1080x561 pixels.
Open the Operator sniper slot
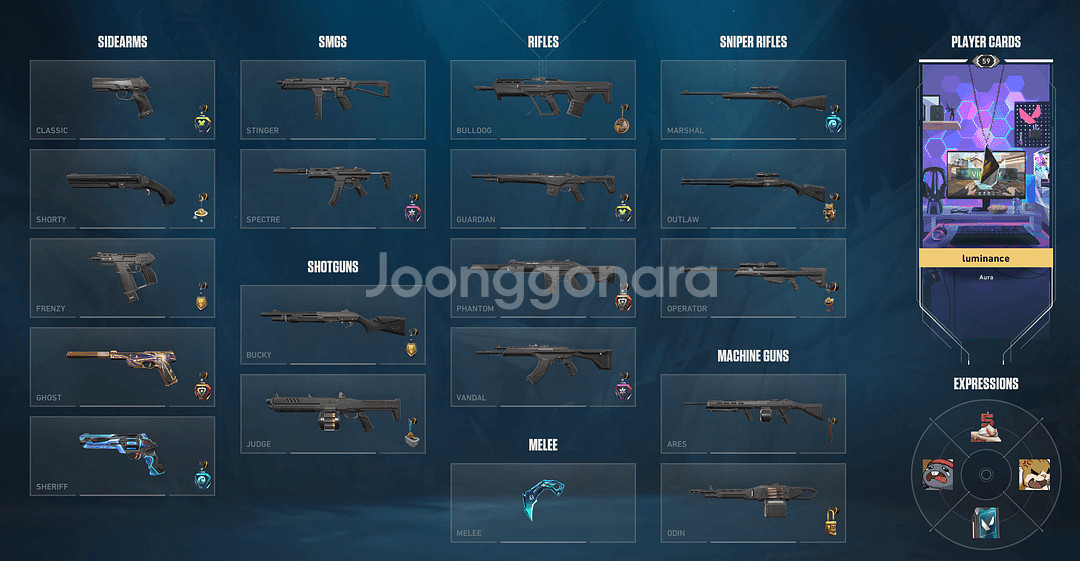pyautogui.click(x=752, y=277)
